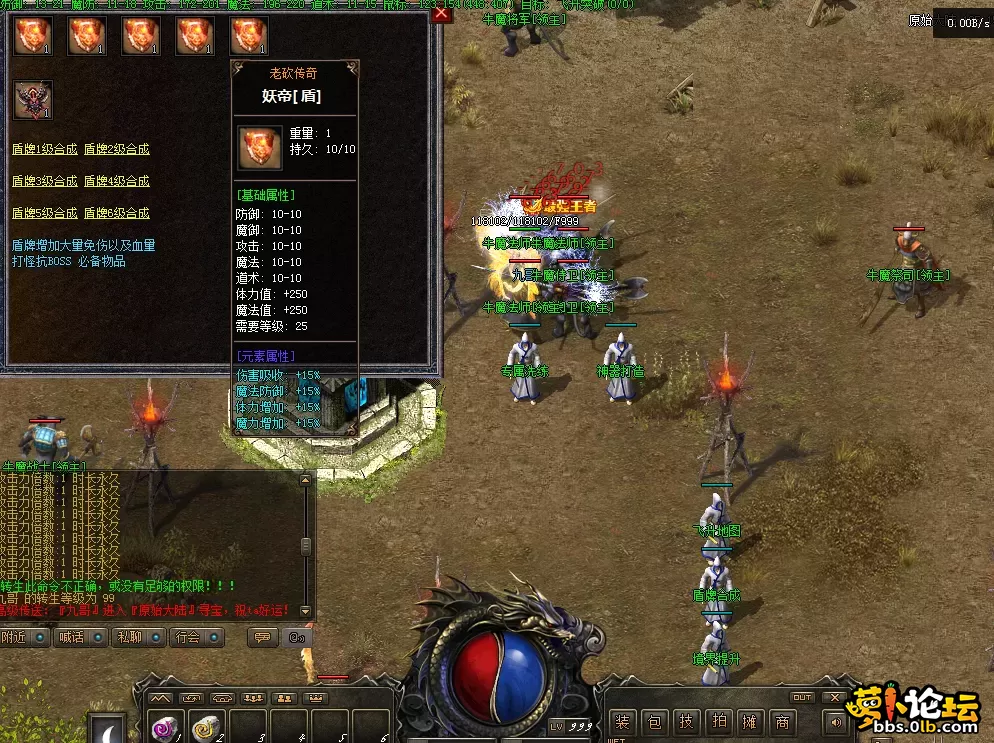Use the yellow spiral scroll in hotbar slot 2
Image resolution: width=994 pixels, height=743 pixels.
click(x=206, y=727)
